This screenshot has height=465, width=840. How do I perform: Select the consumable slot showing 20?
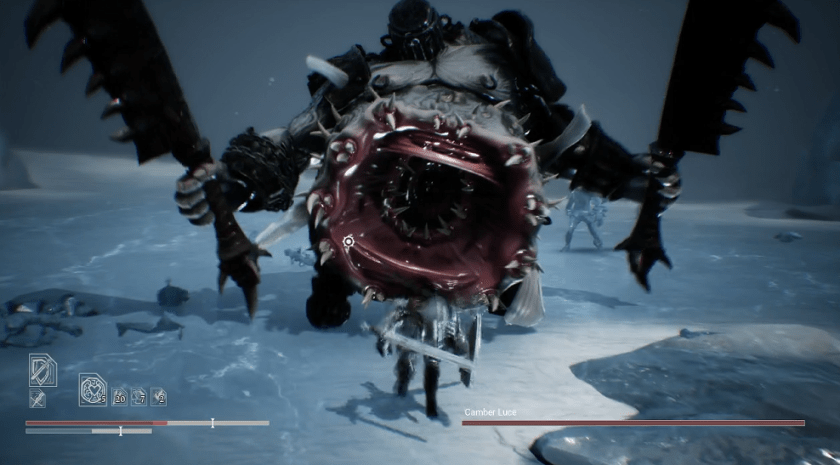(x=119, y=396)
